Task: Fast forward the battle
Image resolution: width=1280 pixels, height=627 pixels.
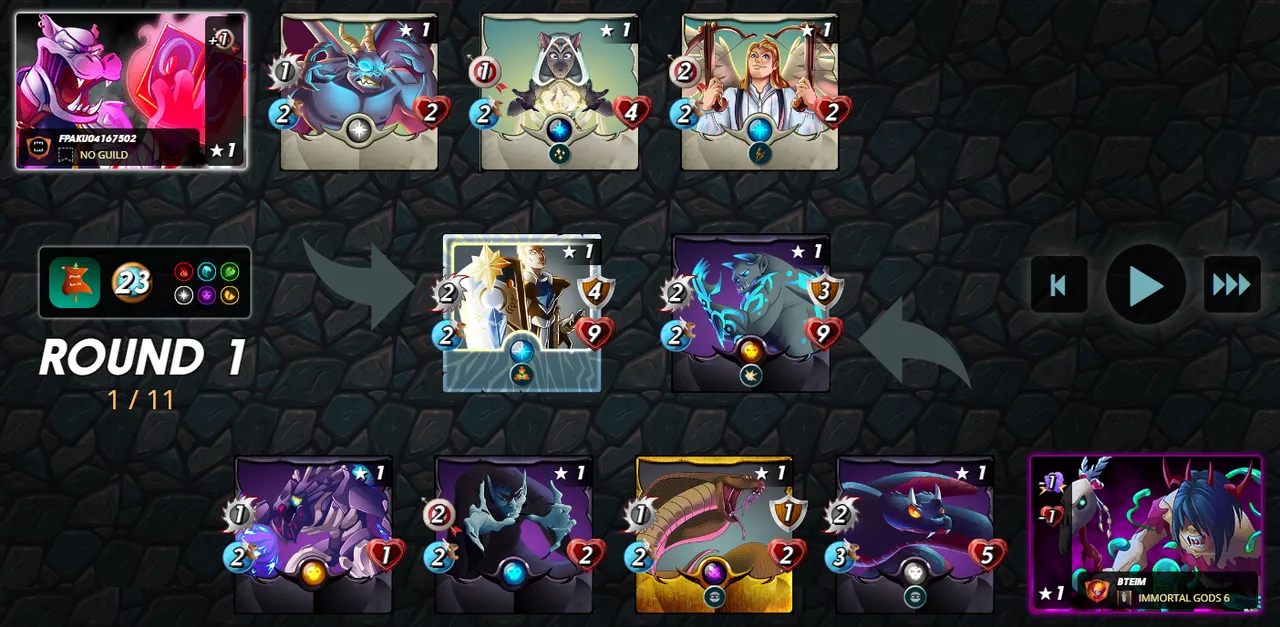Action: coord(1231,285)
